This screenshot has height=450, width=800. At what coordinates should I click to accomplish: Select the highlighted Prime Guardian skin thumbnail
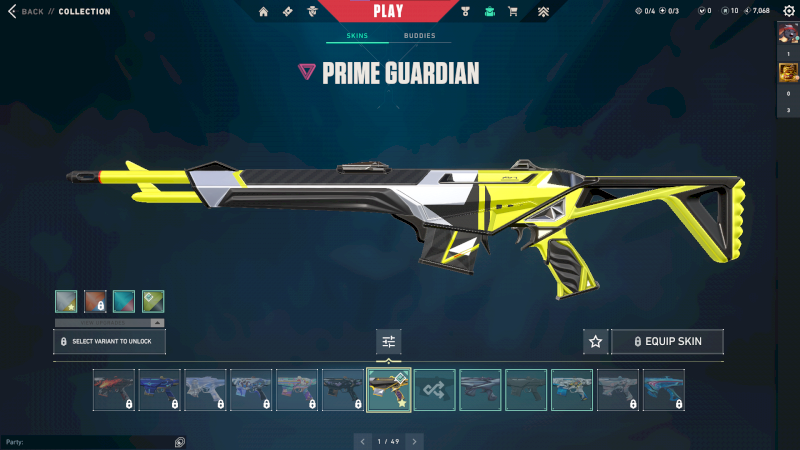pos(389,390)
